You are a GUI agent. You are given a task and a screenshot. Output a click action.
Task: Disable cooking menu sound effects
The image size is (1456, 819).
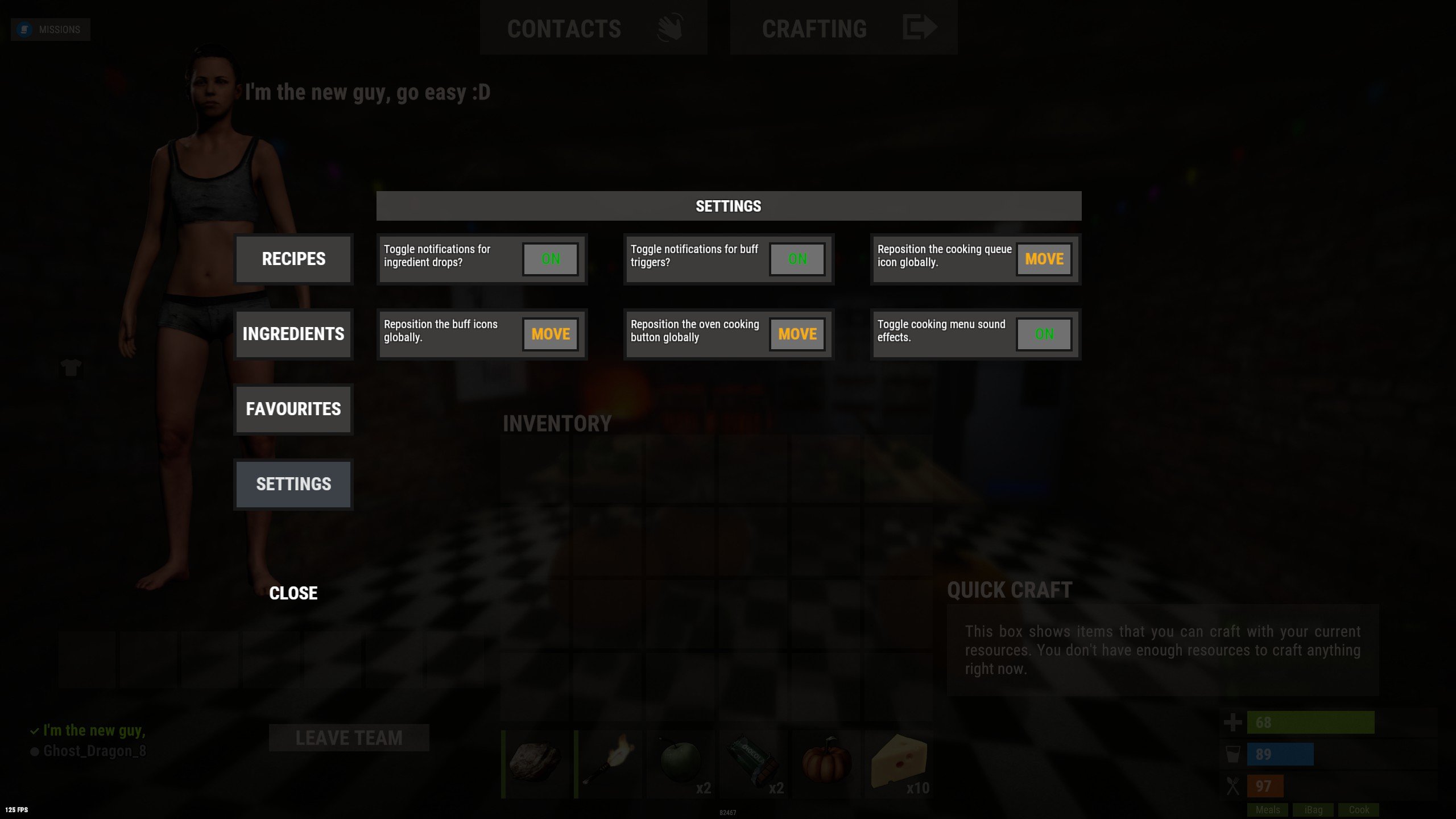click(1043, 334)
